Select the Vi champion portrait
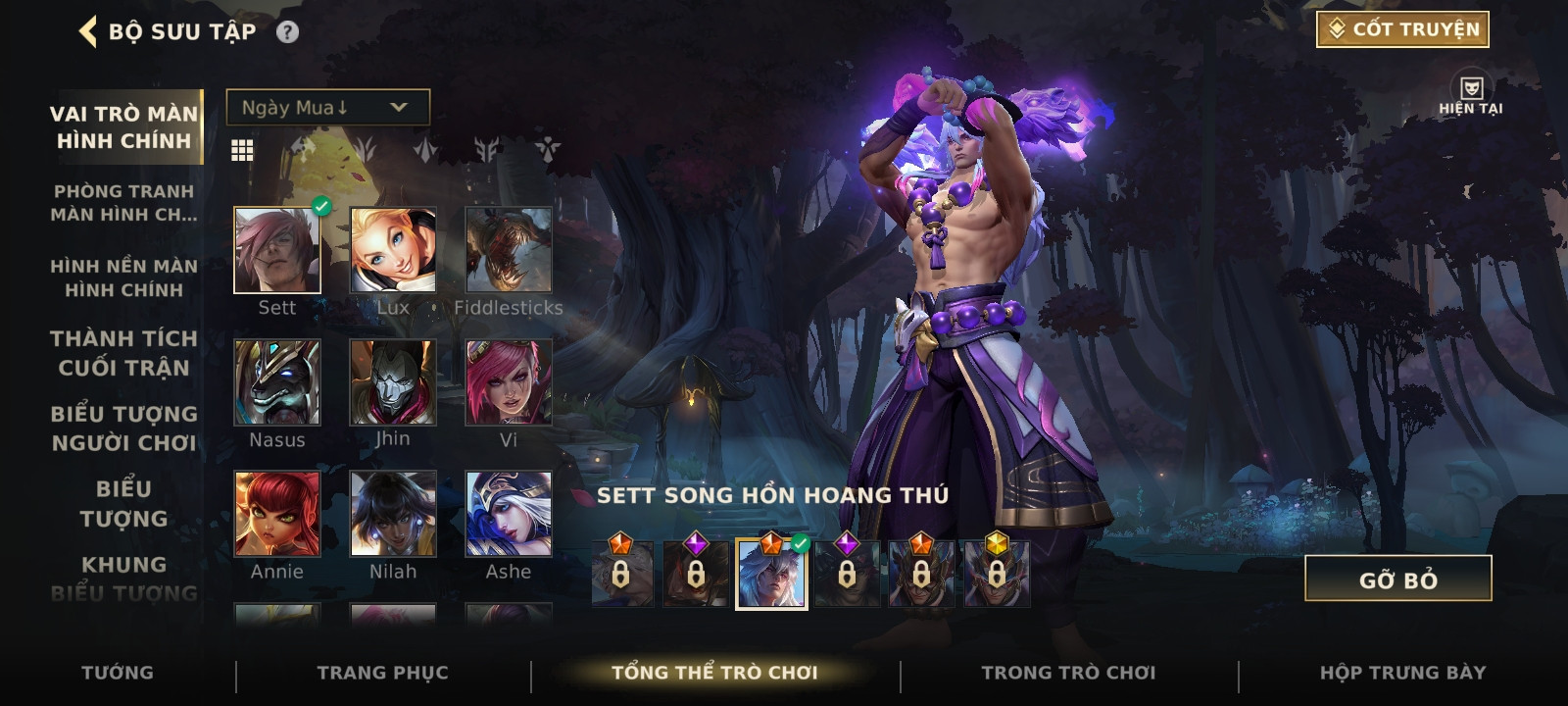This screenshot has width=1568, height=706. [509, 382]
